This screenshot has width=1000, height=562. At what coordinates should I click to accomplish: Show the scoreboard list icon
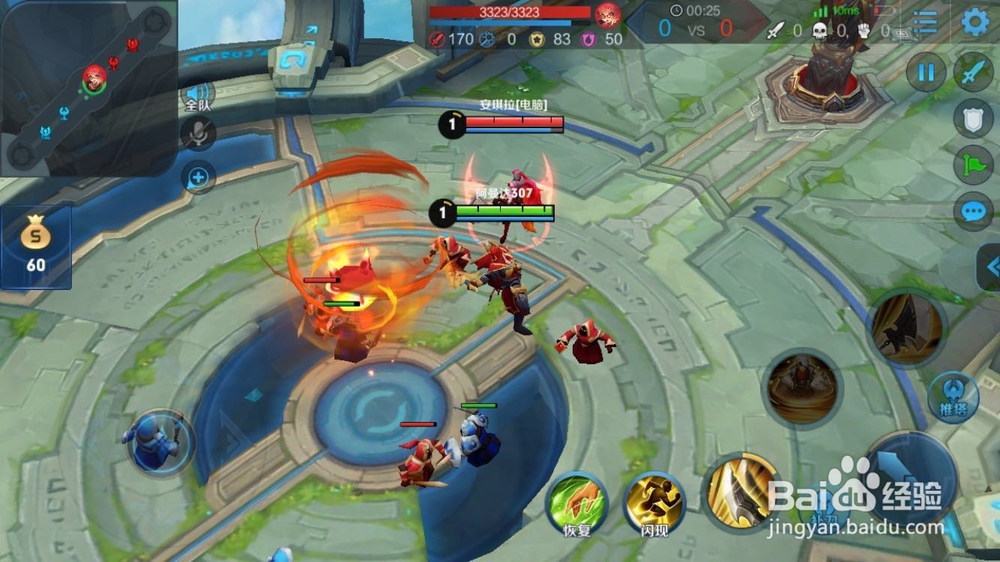926,22
